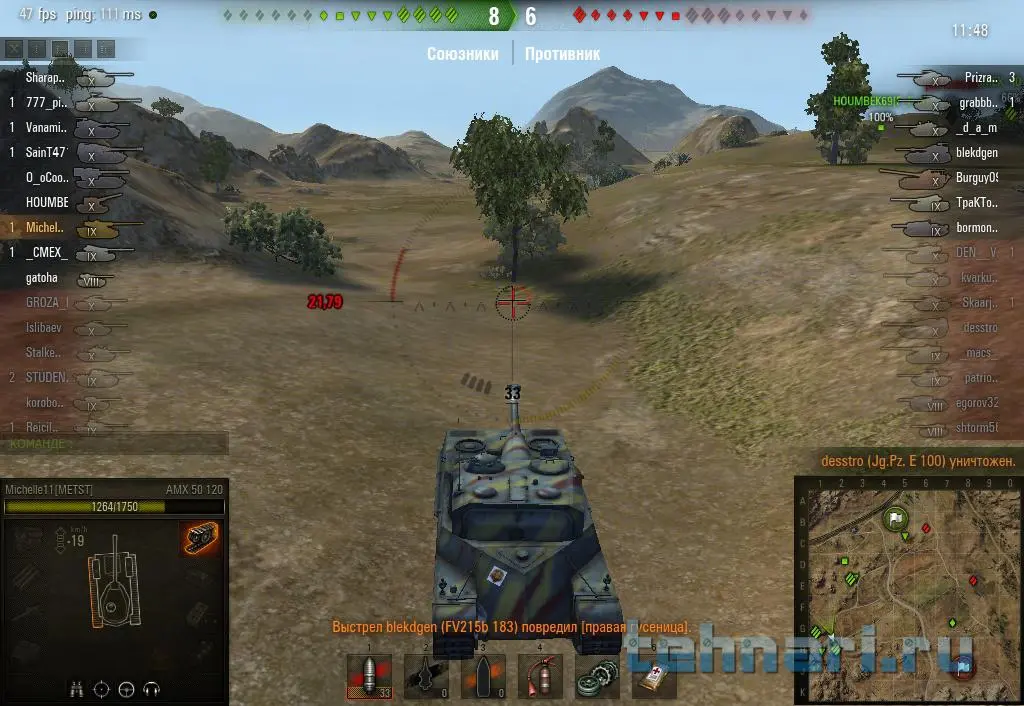Click the radio operator headphones icon

tap(152, 689)
